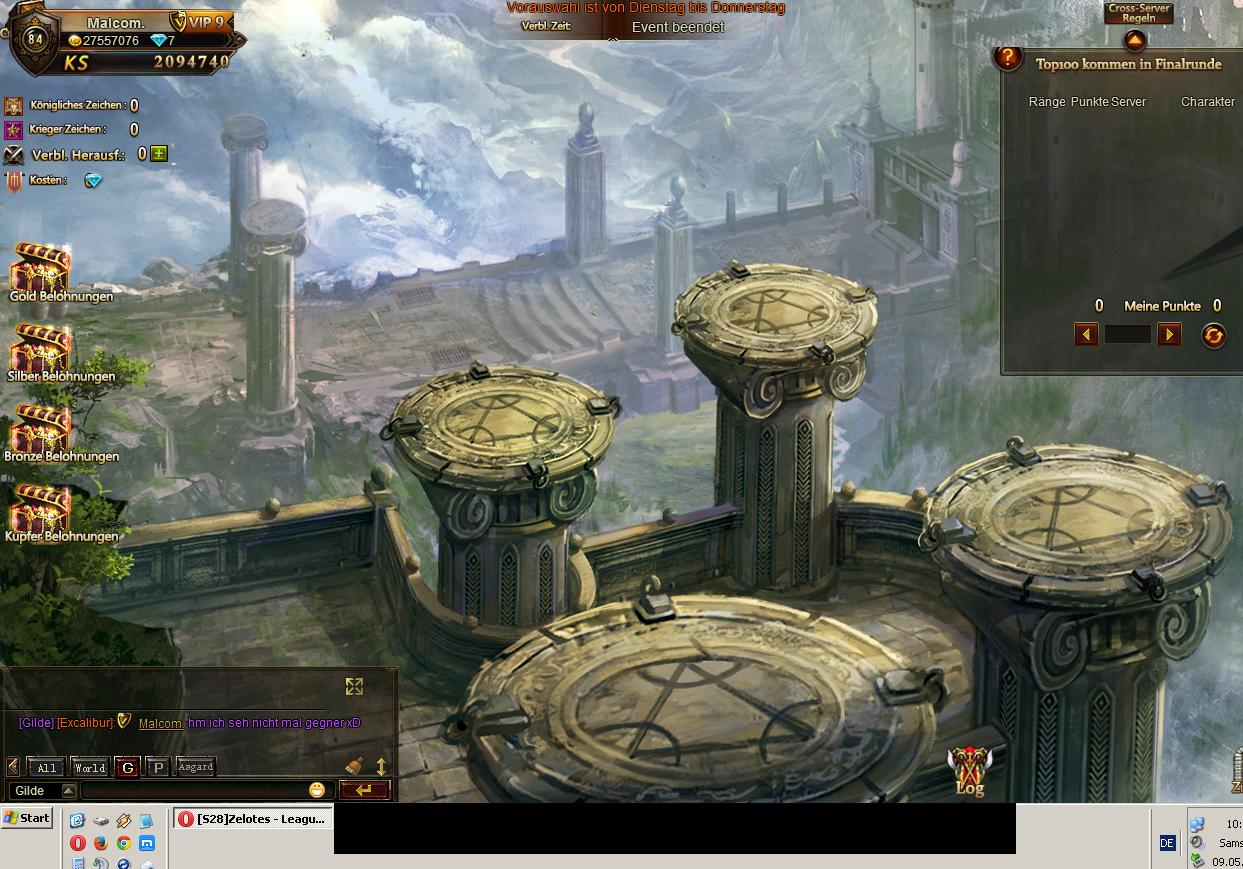Go to the previous ranking page
Image resolution: width=1243 pixels, height=869 pixels.
pos(1086,334)
